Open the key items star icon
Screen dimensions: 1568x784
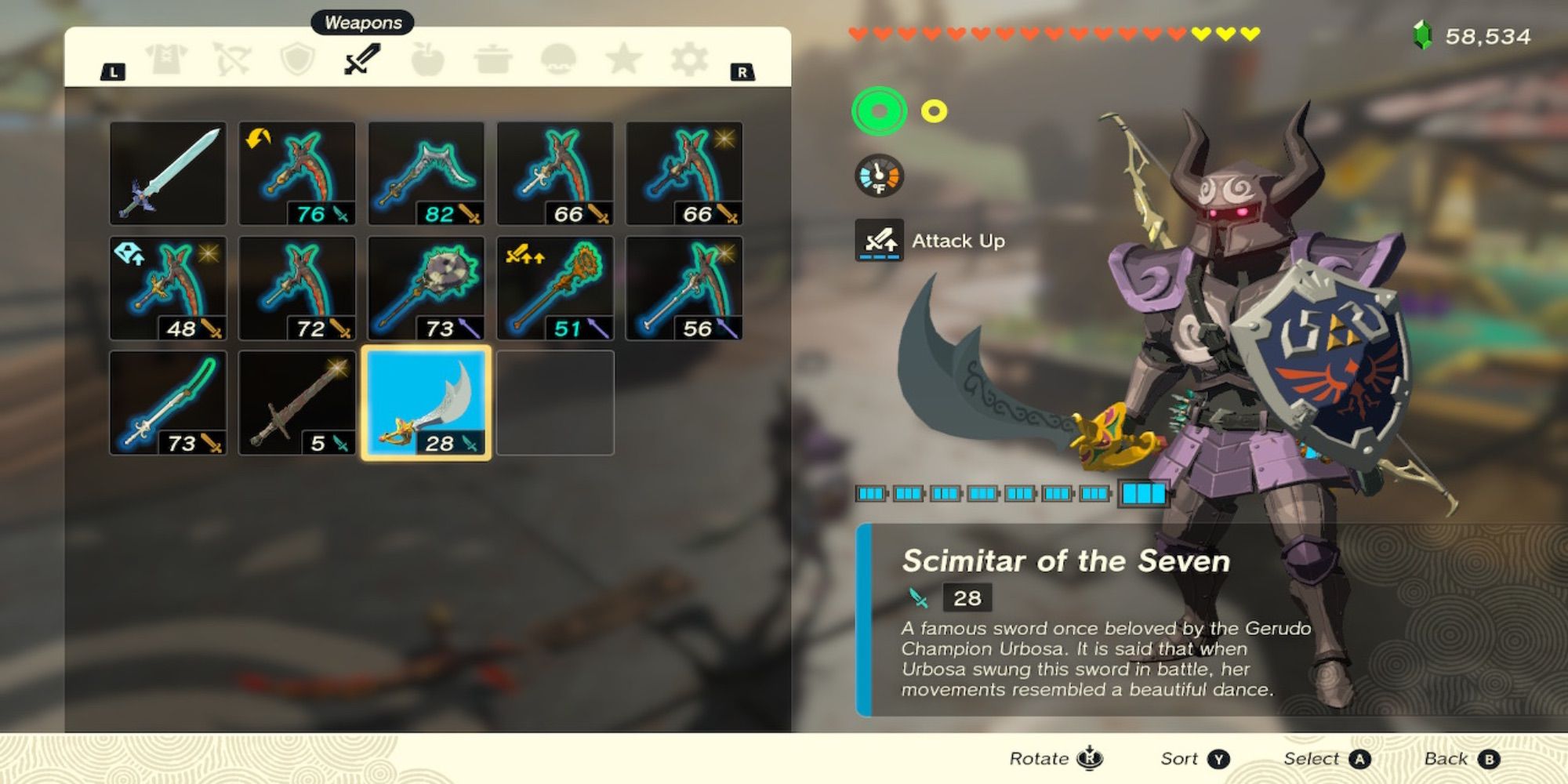pos(625,59)
